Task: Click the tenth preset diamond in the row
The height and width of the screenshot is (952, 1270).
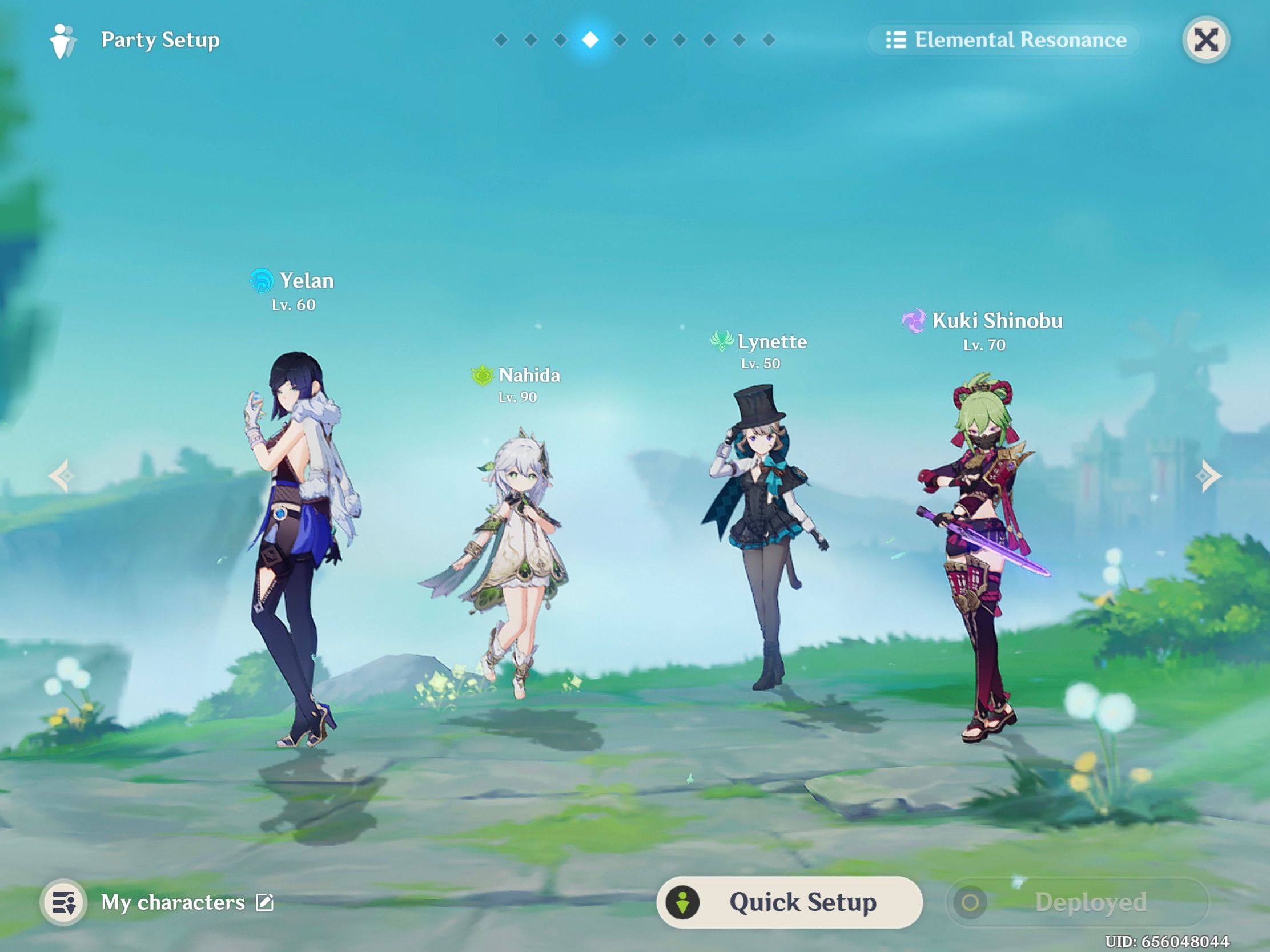Action: pyautogui.click(x=768, y=40)
